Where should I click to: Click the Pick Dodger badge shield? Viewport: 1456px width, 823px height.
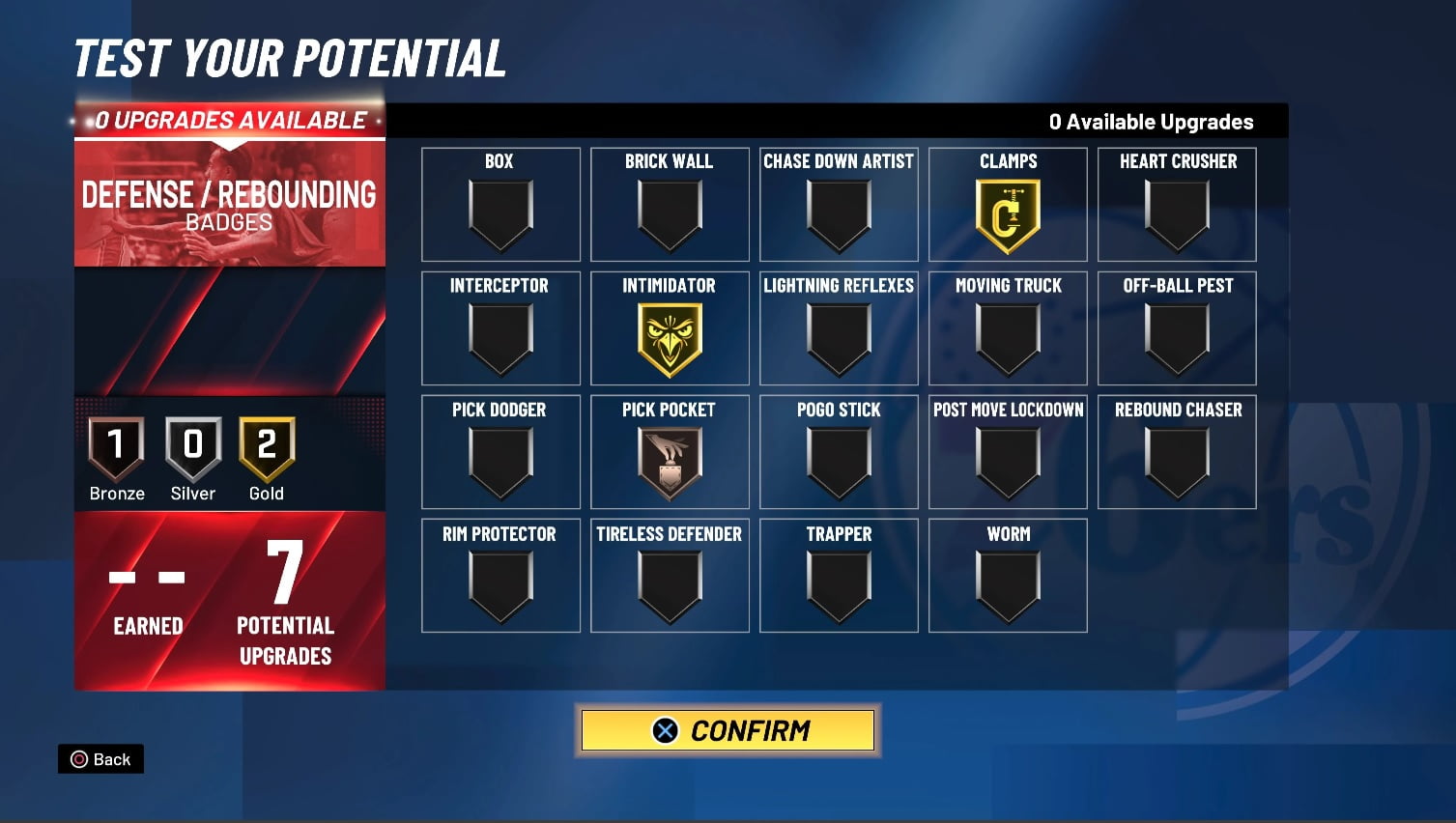pos(500,462)
